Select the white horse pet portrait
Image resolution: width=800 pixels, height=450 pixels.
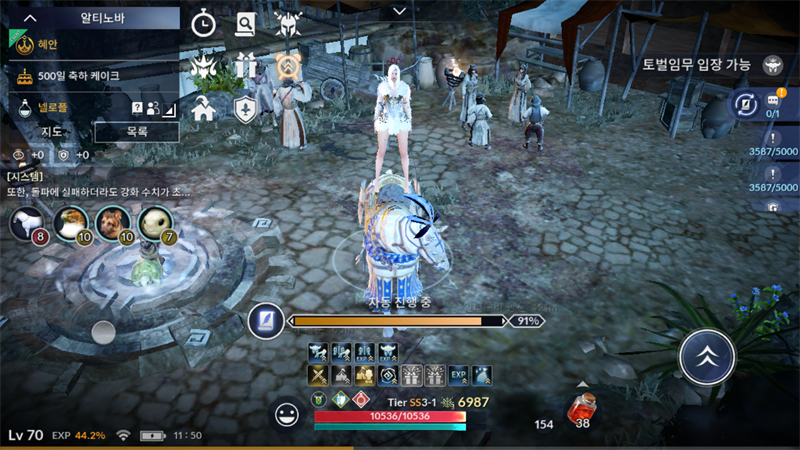coord(27,223)
